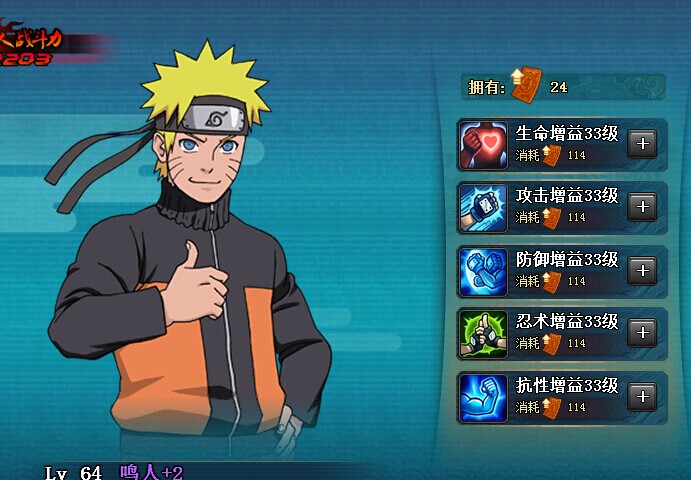
Task: Add a level to 忍术增益
Action: 642,333
